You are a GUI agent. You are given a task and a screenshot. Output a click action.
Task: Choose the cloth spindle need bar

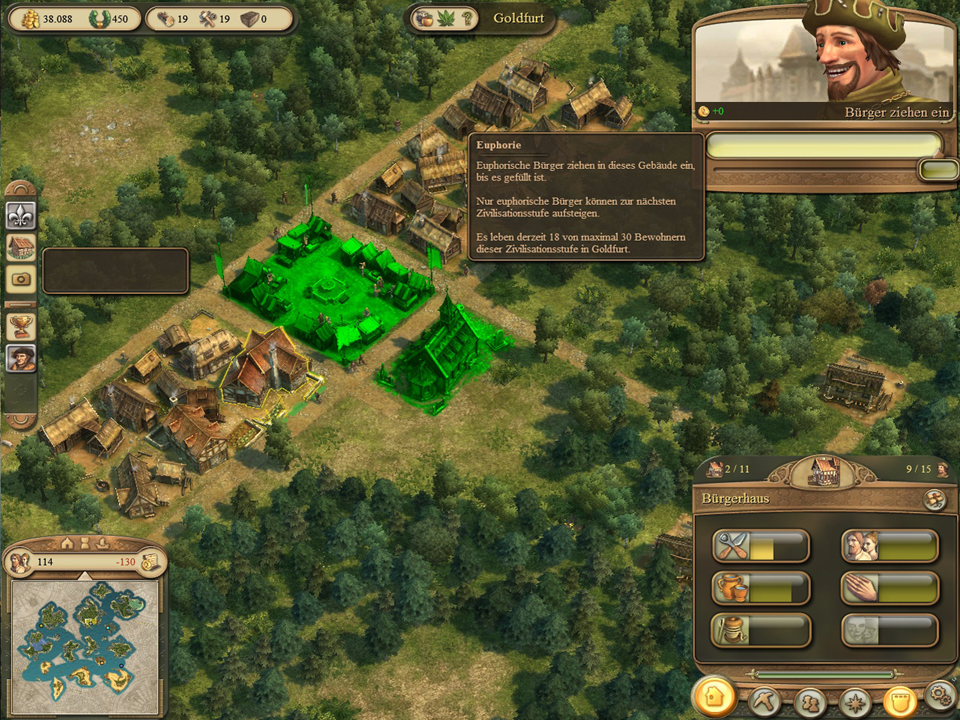761,630
